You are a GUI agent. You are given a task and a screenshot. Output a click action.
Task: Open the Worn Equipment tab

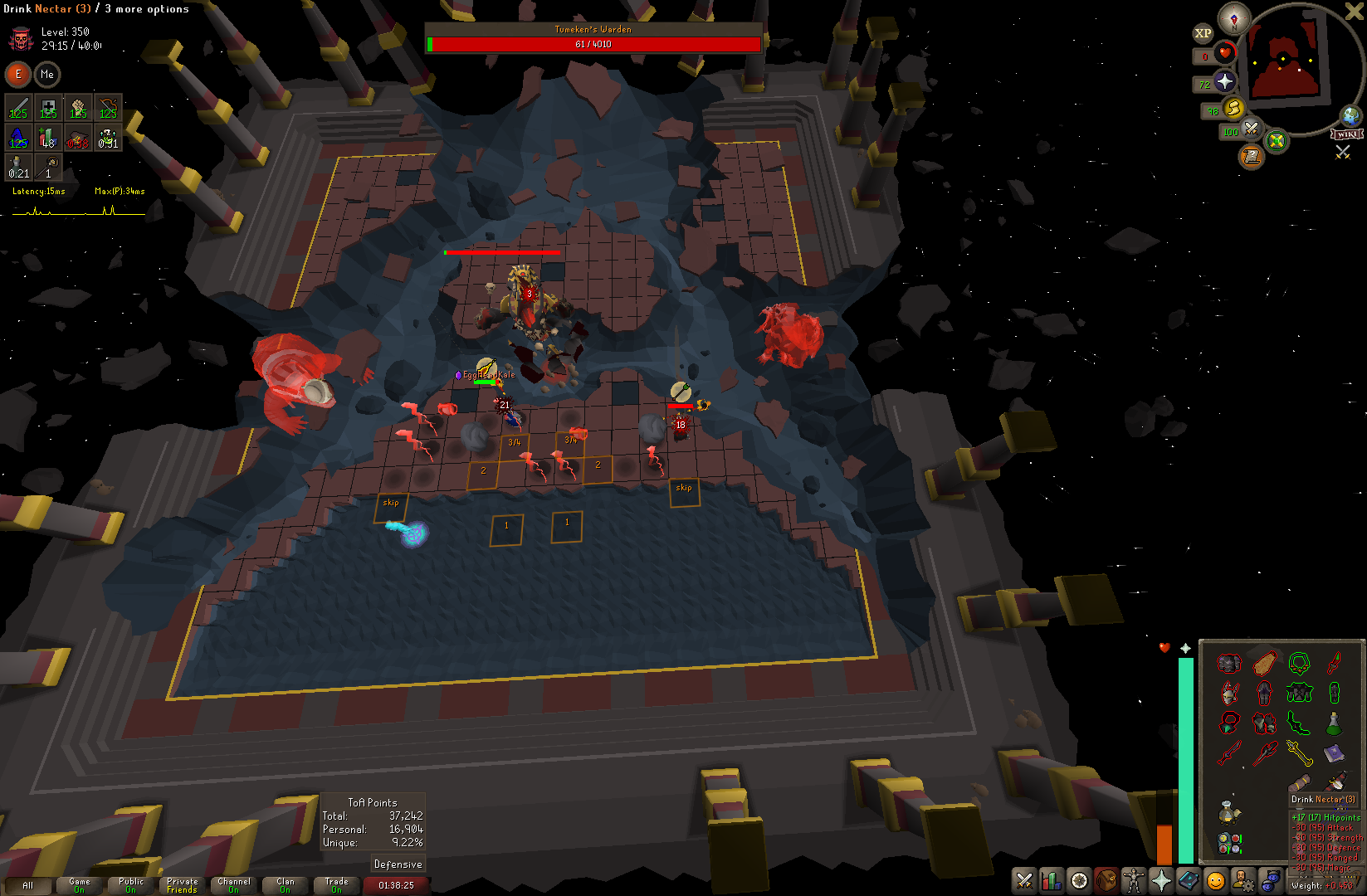[x=1134, y=880]
